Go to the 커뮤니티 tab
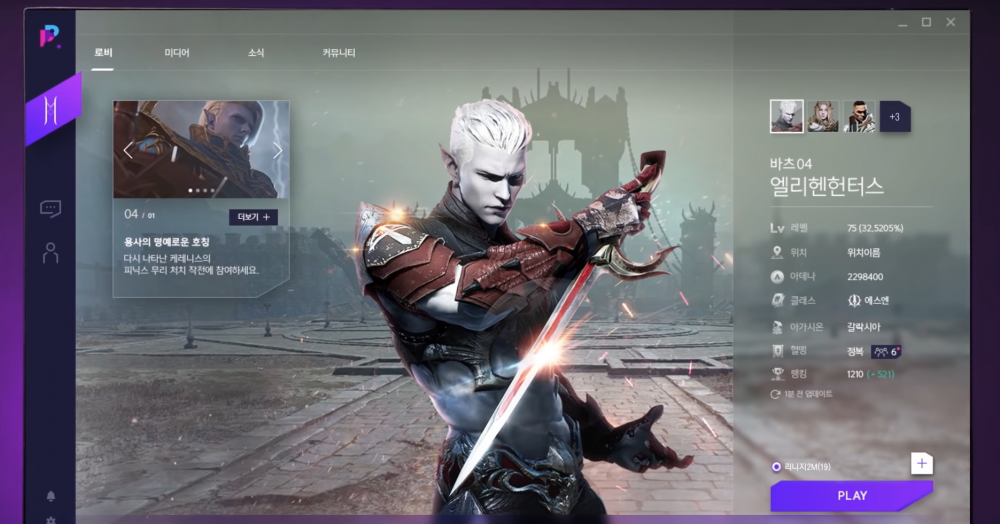 pyautogui.click(x=339, y=53)
